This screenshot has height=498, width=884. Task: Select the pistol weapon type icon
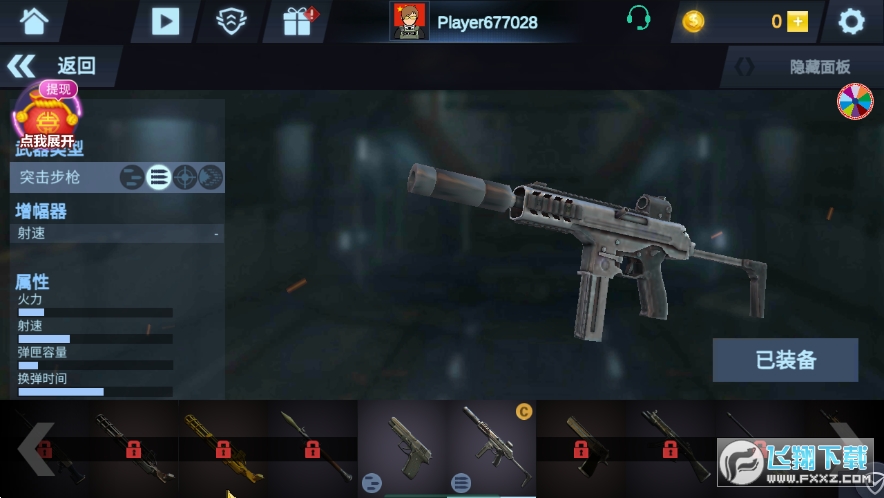pos(131,178)
